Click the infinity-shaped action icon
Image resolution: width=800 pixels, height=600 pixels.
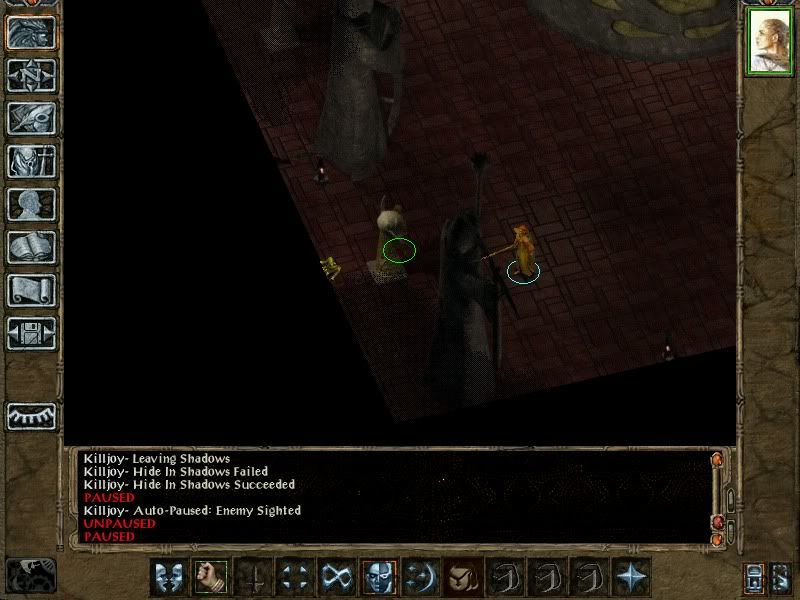tap(336, 577)
